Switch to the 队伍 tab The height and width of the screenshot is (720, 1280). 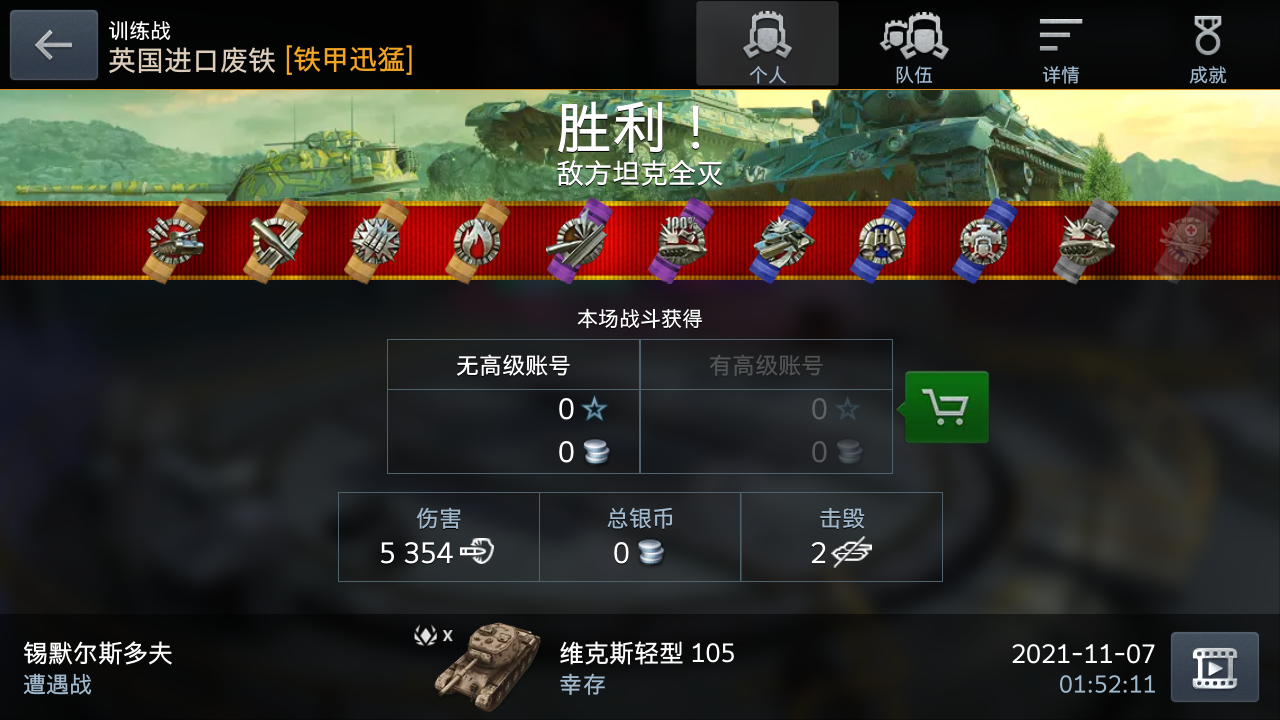(x=913, y=44)
